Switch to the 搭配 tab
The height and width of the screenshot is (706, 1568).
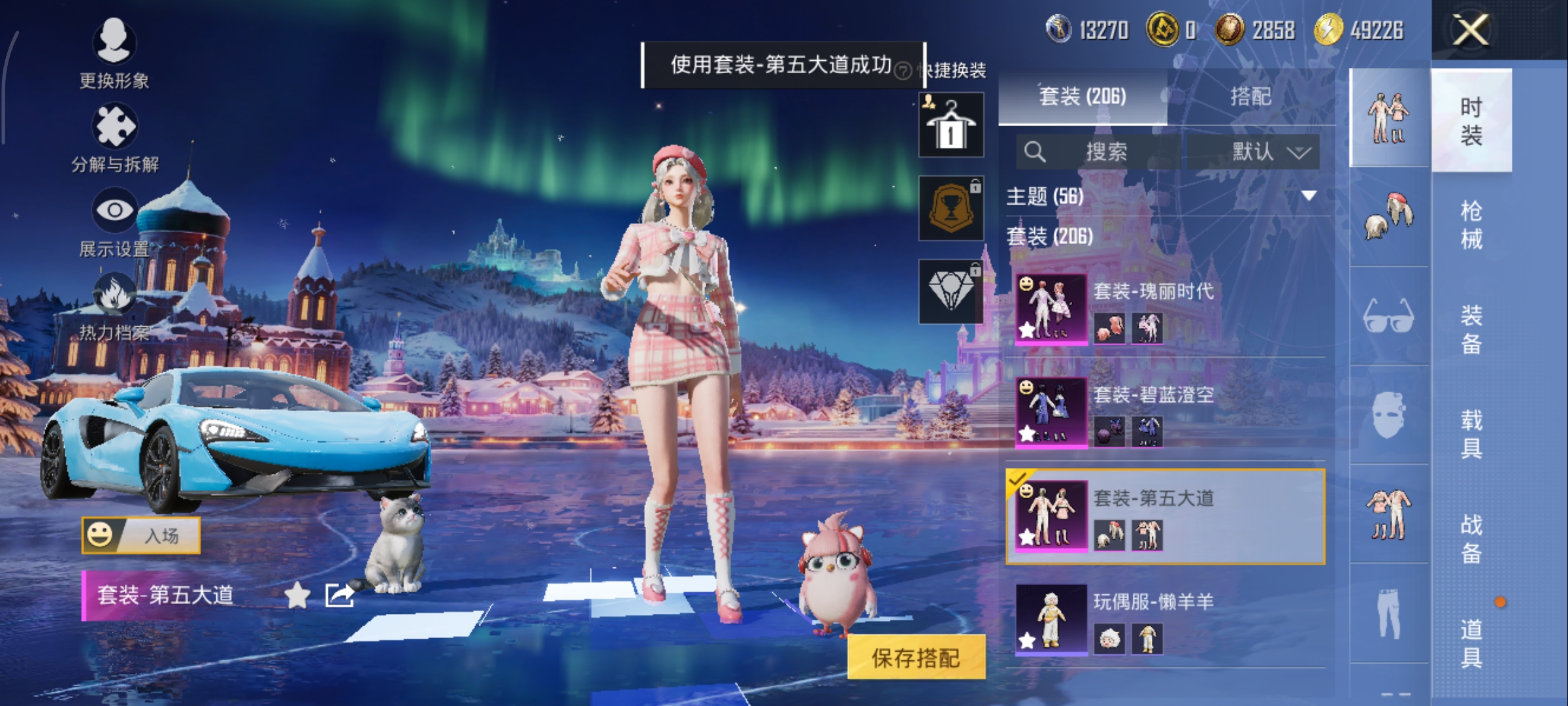coord(1250,97)
